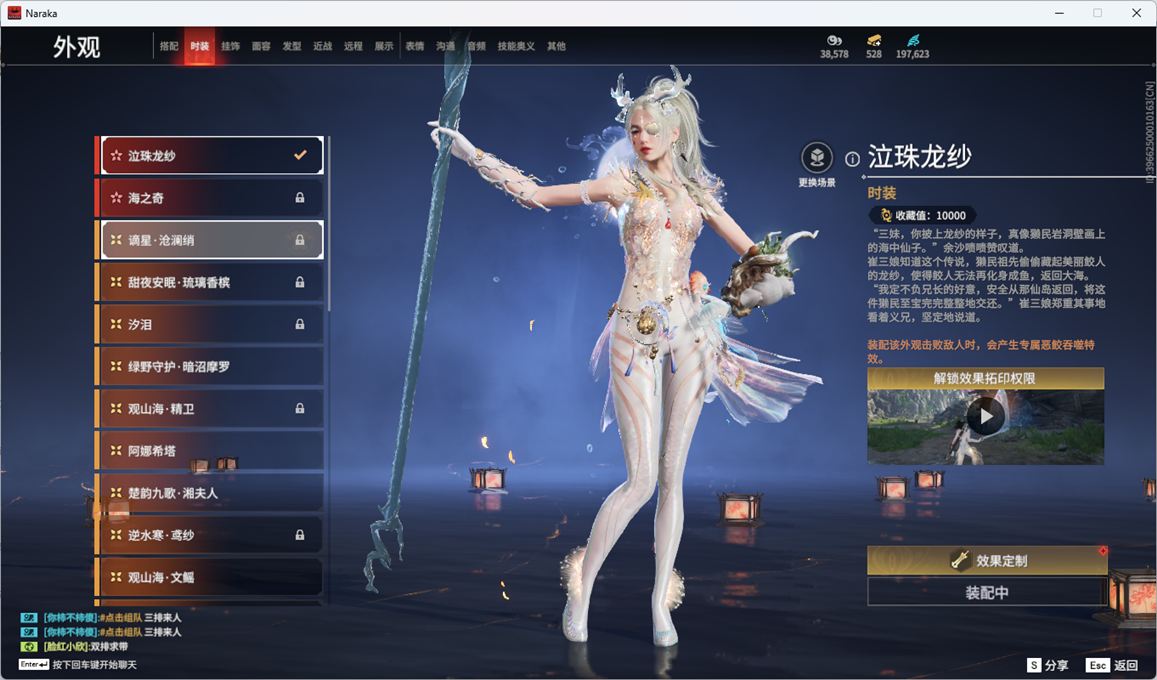
Task: Open the 表情 emotes tab
Action: coord(414,46)
